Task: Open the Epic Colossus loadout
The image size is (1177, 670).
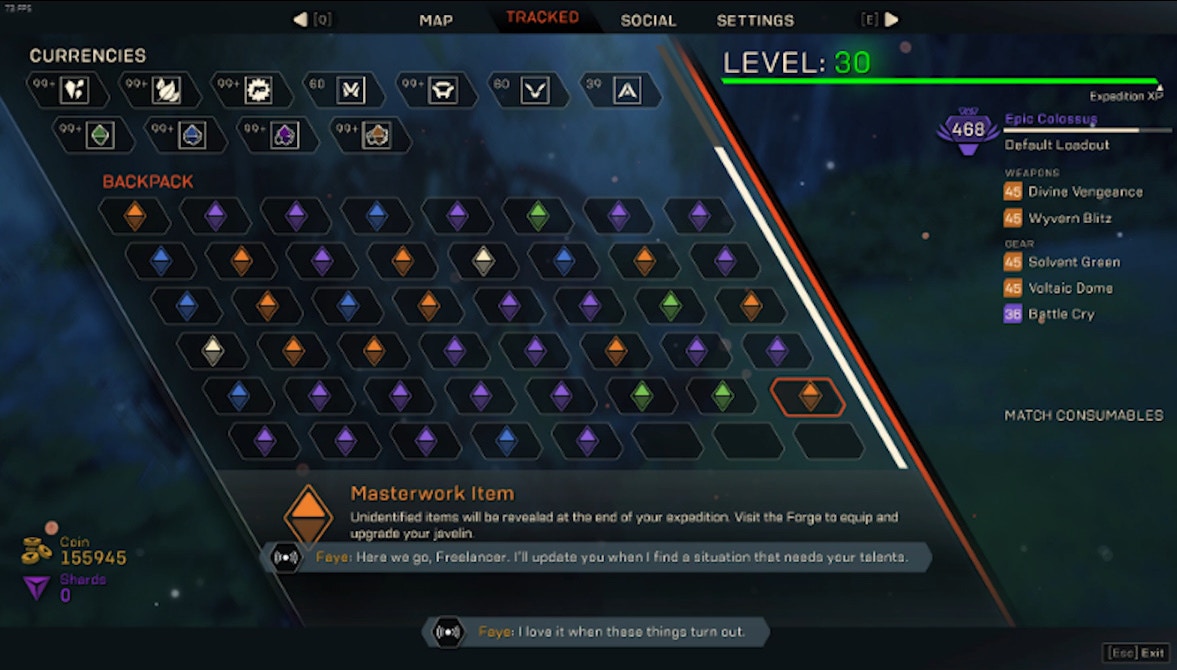Action: pos(1050,119)
